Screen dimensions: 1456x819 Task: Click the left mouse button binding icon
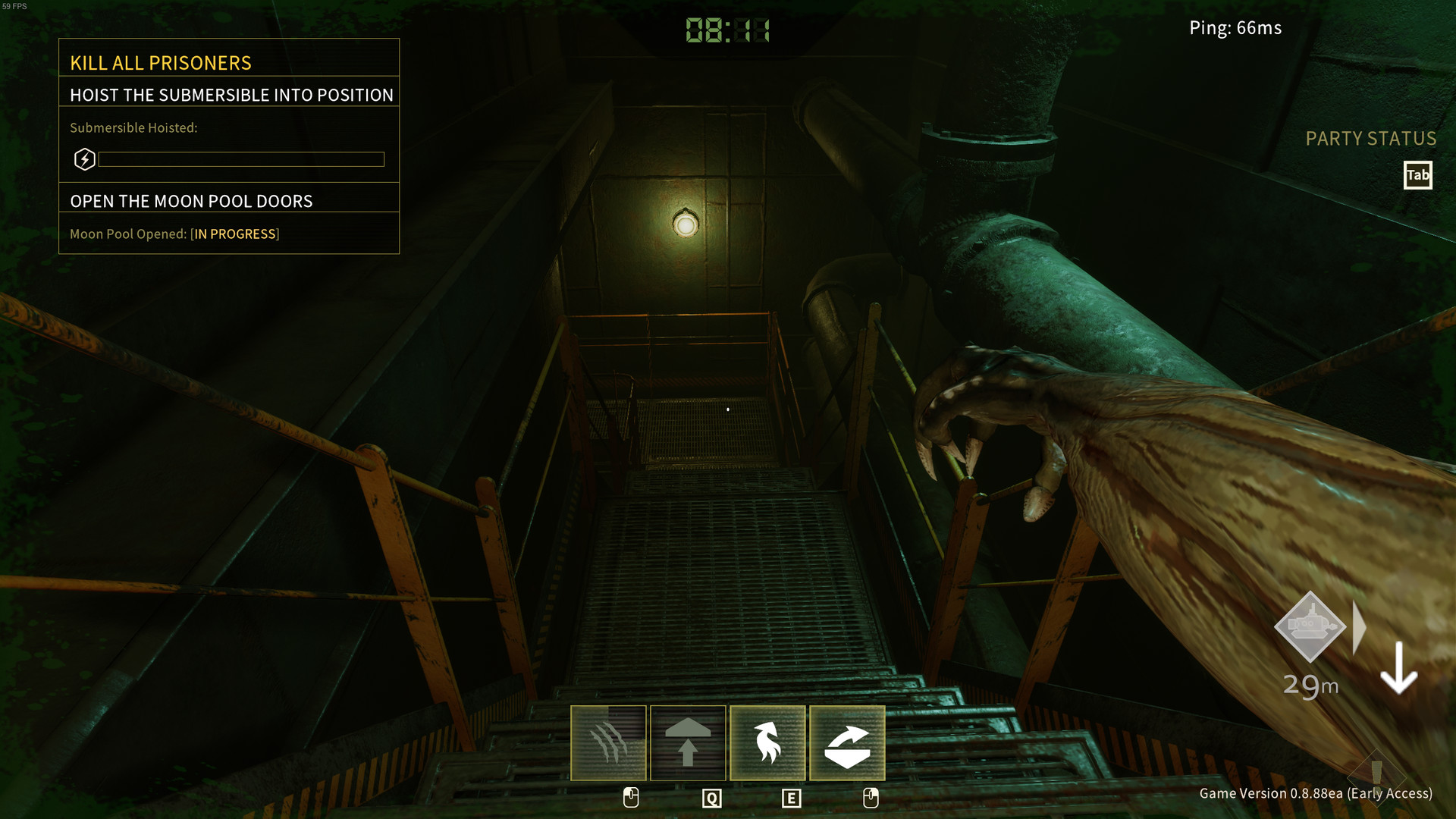(x=630, y=798)
